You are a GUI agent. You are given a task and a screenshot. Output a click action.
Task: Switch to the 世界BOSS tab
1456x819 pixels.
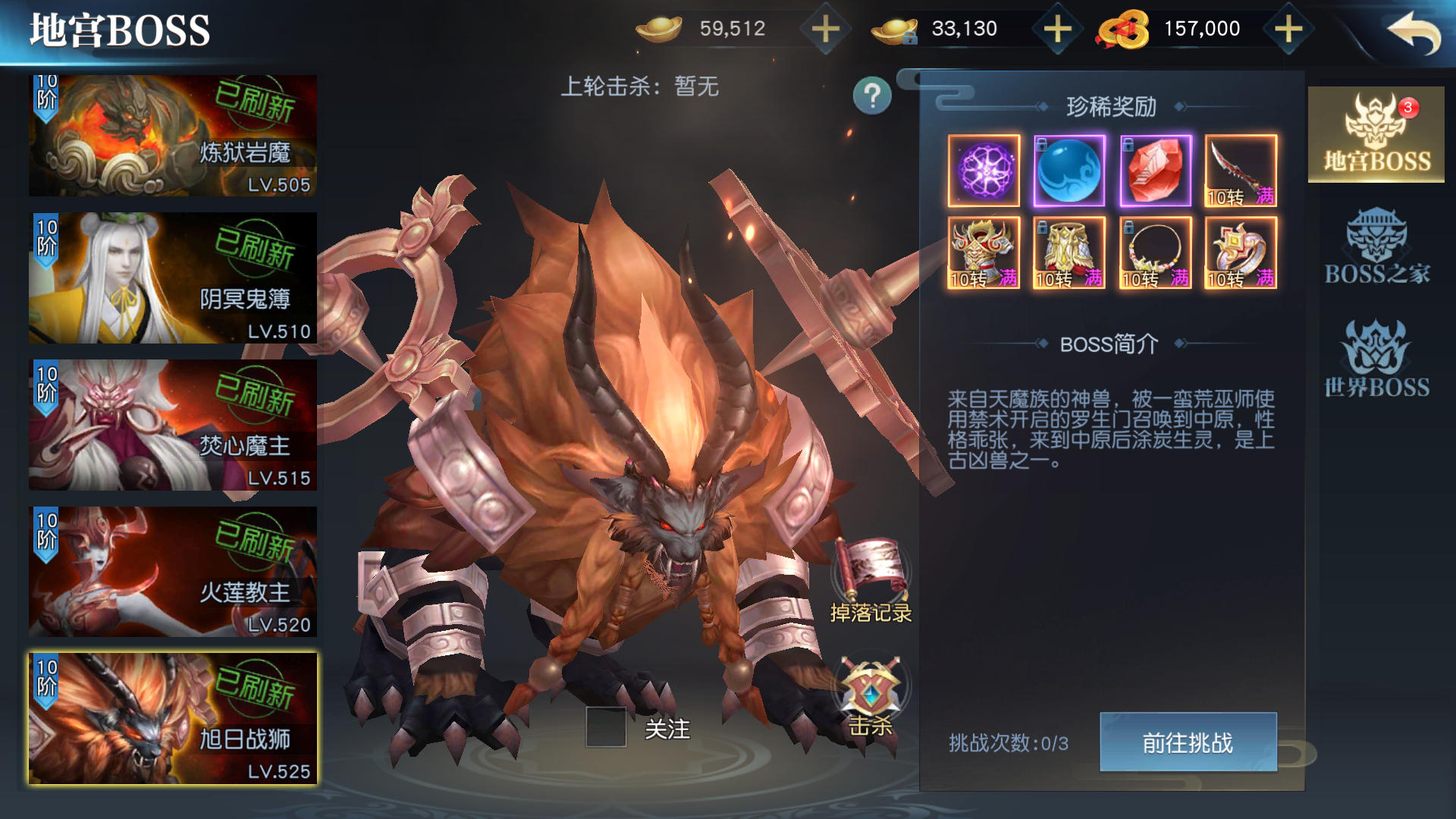[1376, 359]
